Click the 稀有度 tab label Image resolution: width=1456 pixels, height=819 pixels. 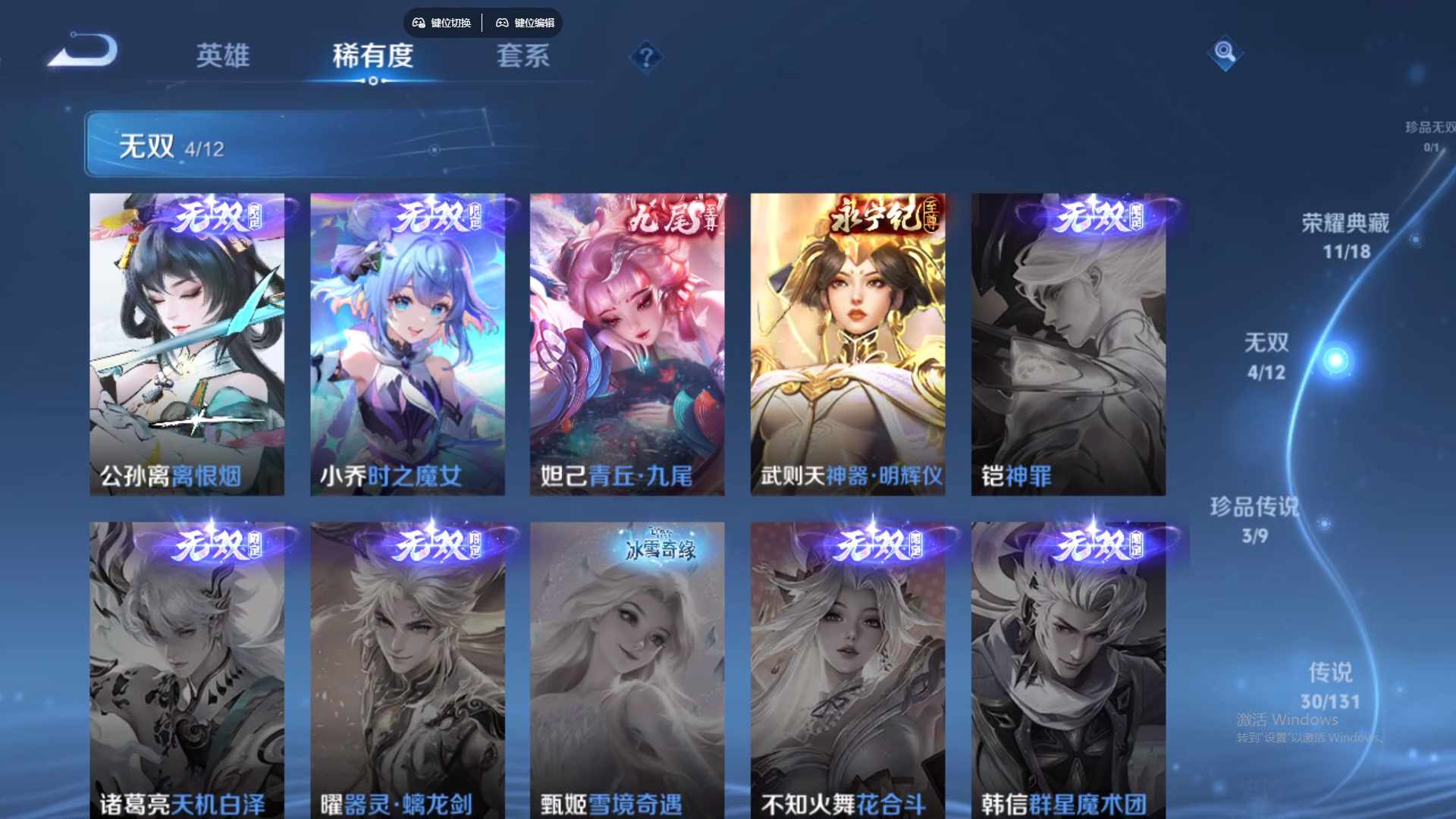(373, 55)
